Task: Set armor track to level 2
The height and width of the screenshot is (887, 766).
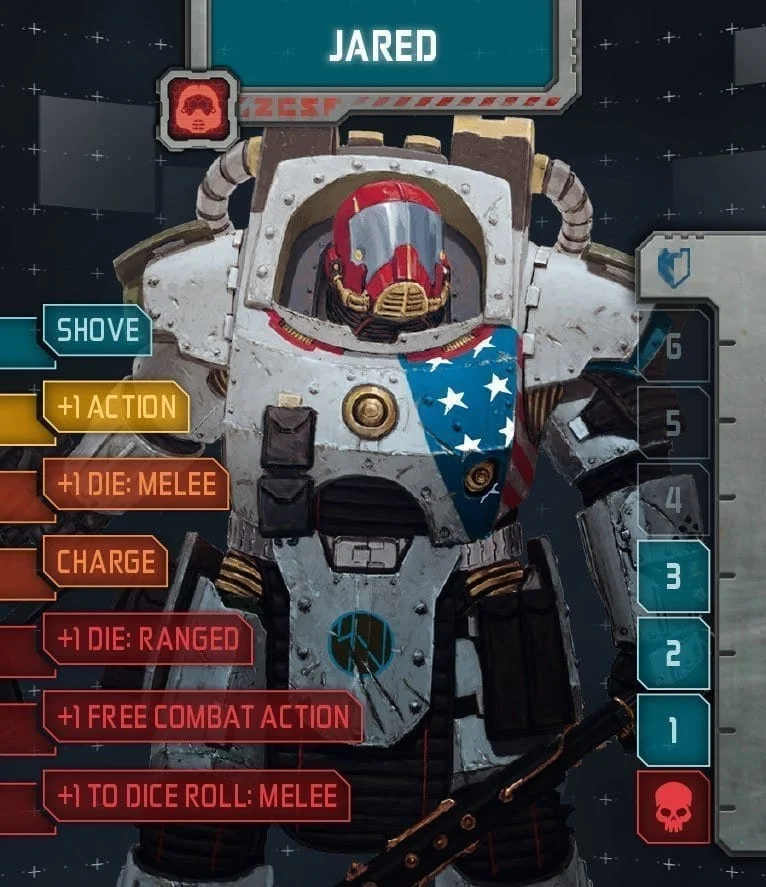Action: point(673,653)
